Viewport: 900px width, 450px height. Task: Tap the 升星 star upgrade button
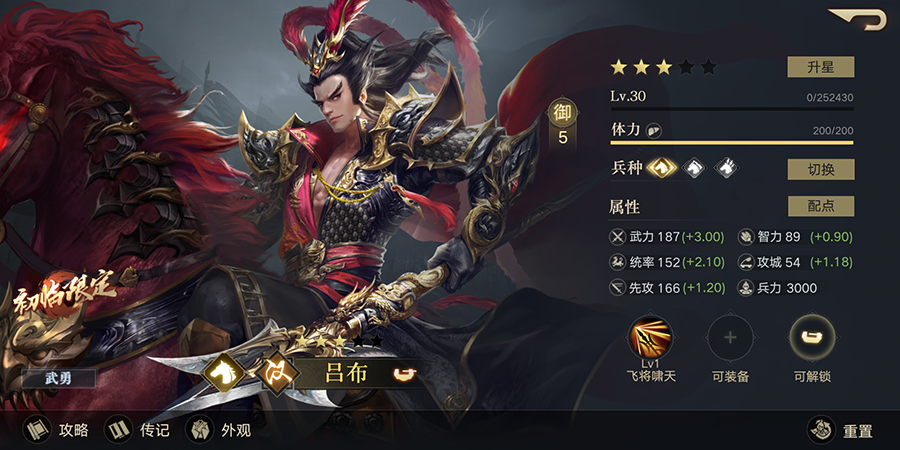tap(820, 67)
